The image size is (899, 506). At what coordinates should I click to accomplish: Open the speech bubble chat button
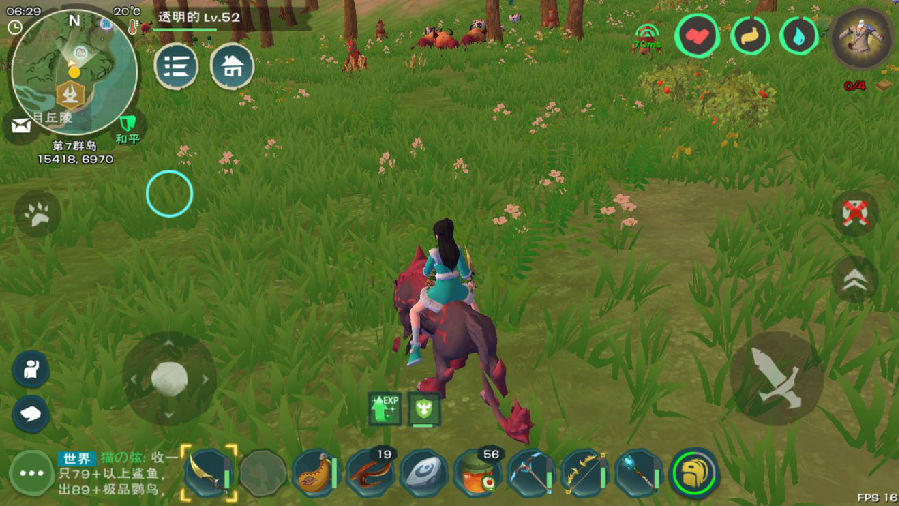(31, 413)
